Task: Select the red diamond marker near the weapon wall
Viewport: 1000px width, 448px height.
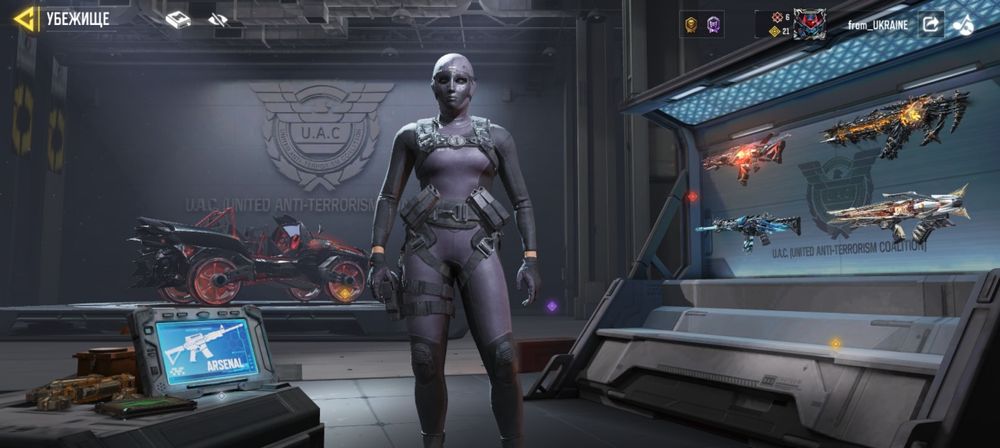Action: pos(691,197)
